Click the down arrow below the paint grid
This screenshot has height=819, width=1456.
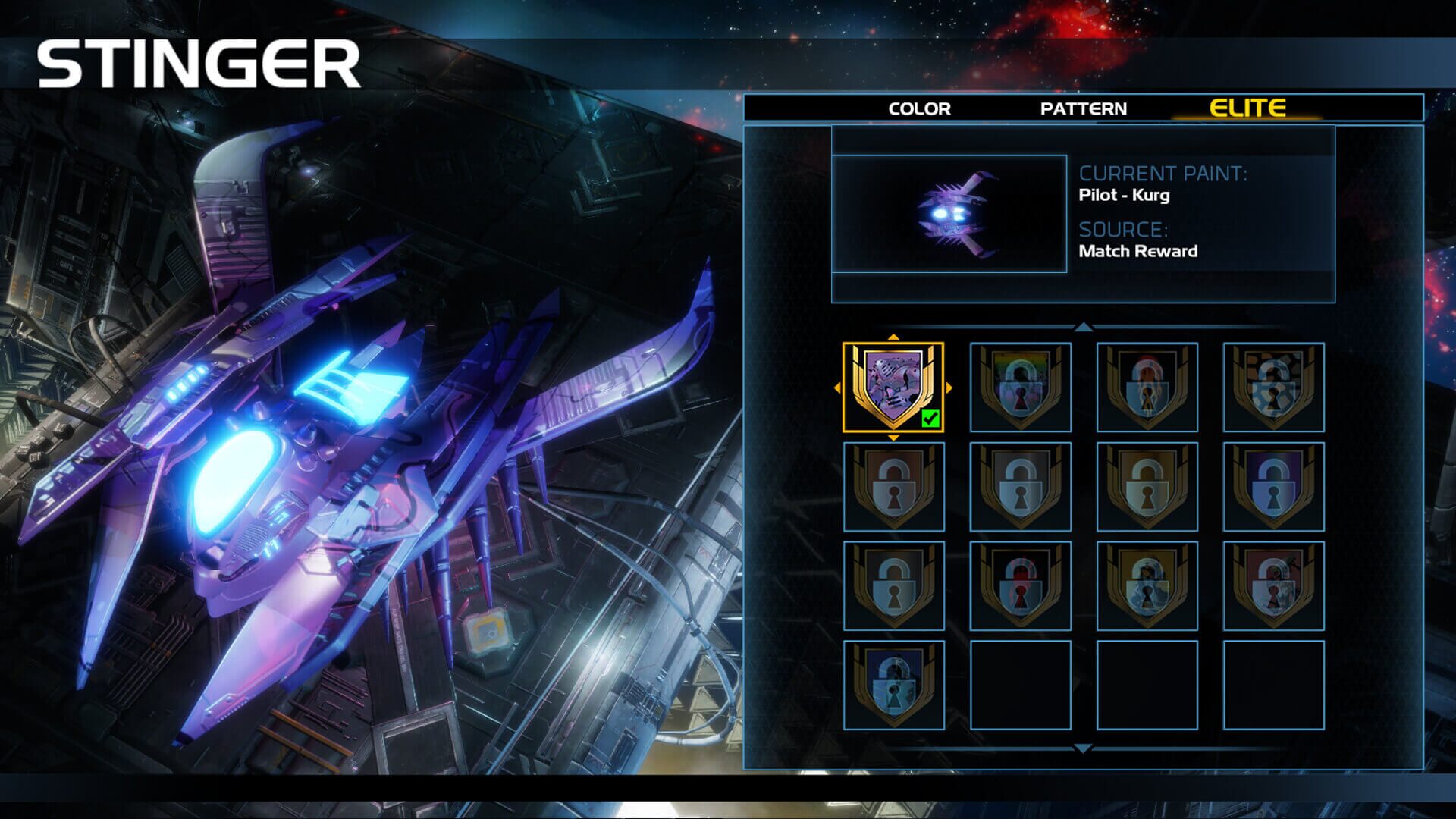click(1084, 748)
